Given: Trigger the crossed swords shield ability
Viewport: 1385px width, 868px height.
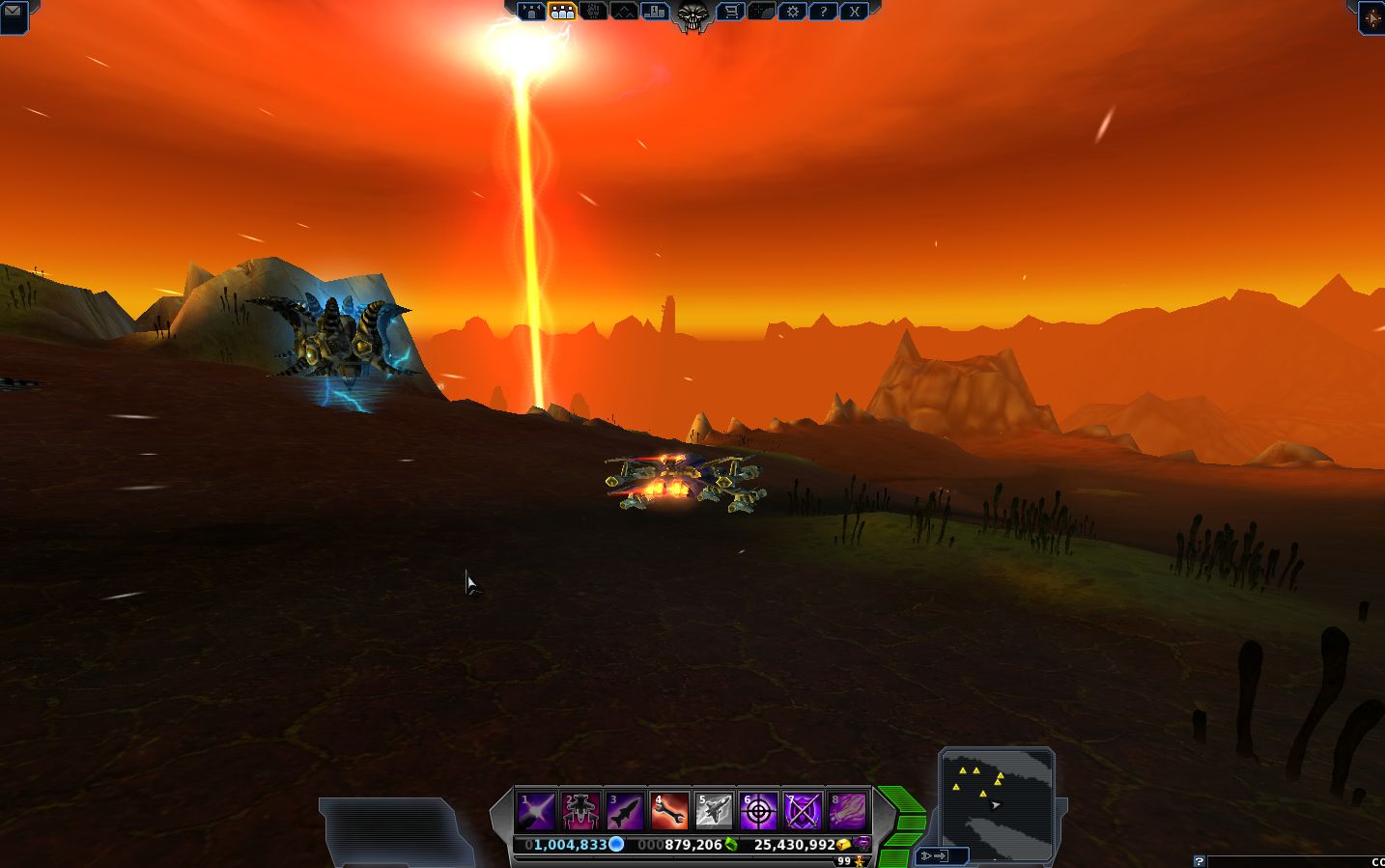Looking at the screenshot, I should point(803,811).
